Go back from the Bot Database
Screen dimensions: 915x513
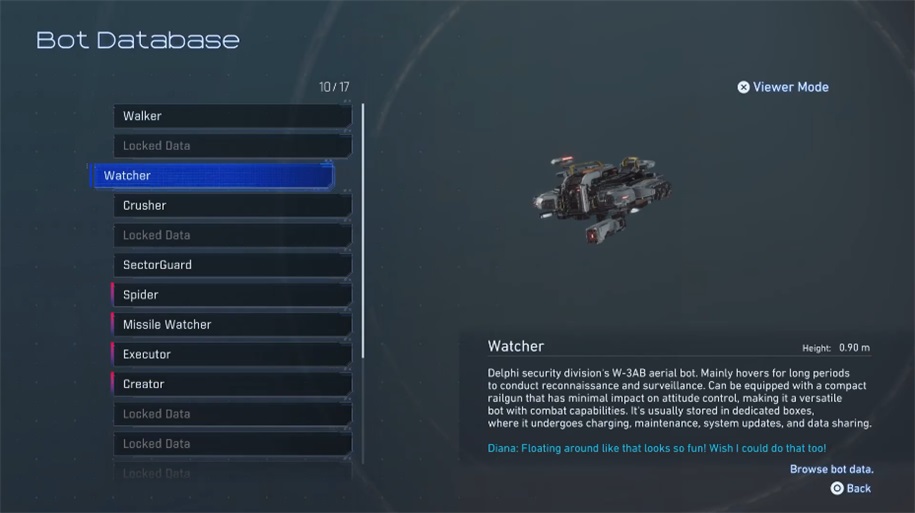pyautogui.click(x=850, y=488)
